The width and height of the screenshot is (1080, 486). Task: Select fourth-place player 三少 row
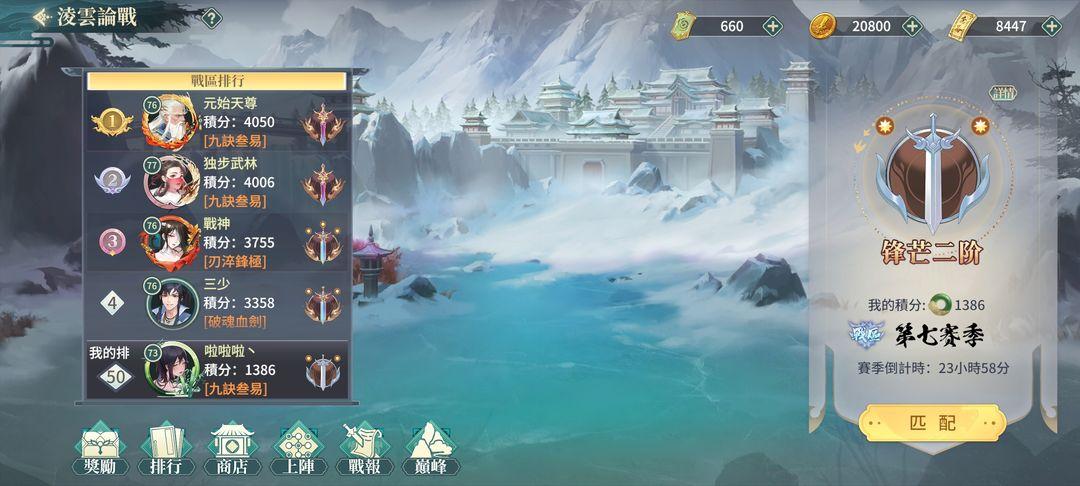tap(217, 302)
